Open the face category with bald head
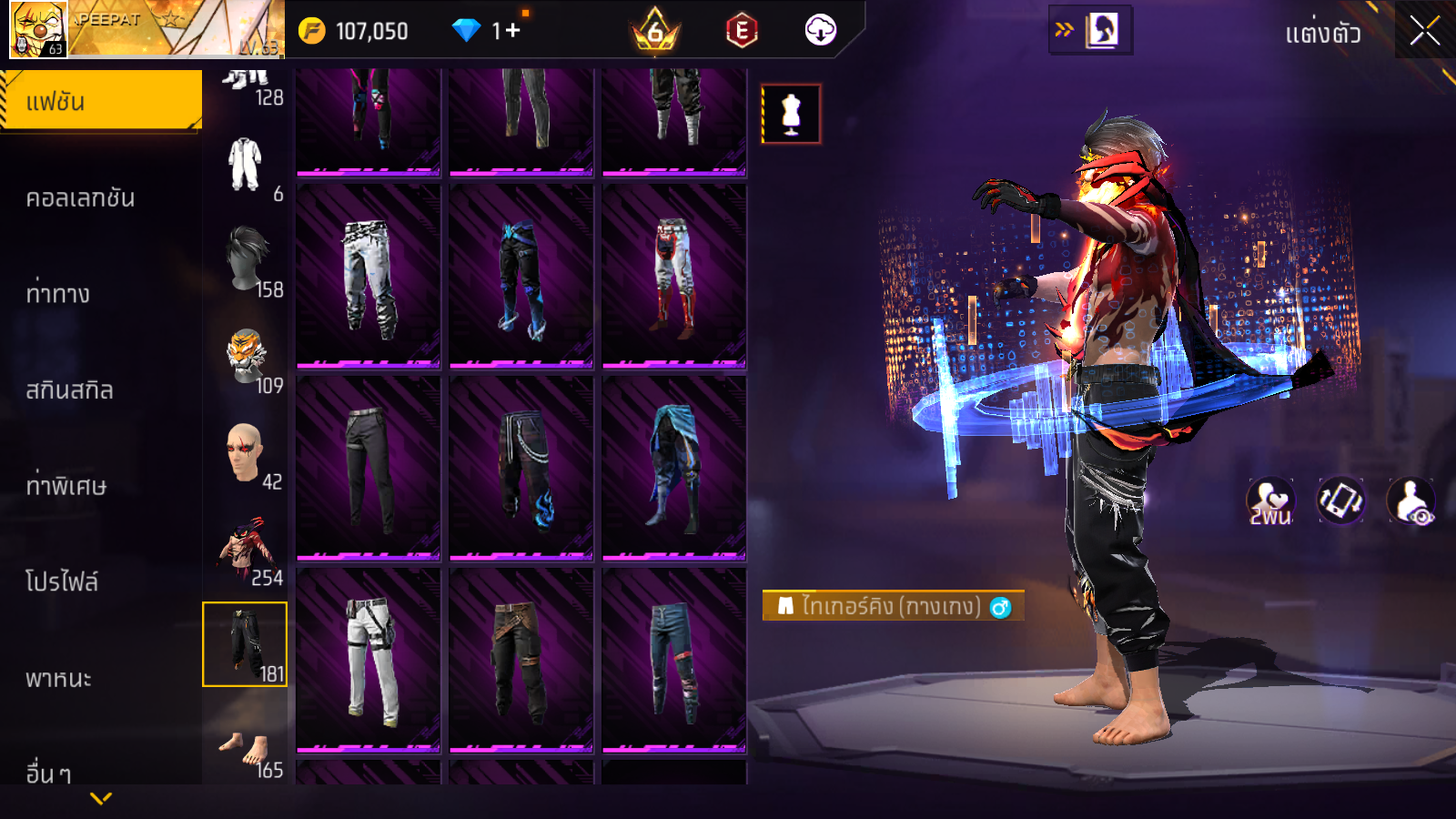 tap(245, 452)
